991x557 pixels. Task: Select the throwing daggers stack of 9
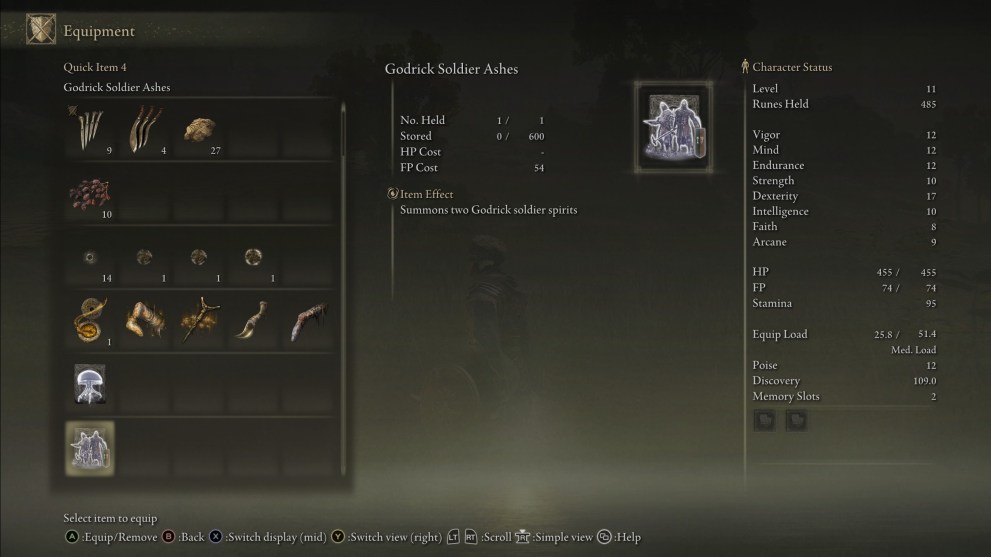91,131
